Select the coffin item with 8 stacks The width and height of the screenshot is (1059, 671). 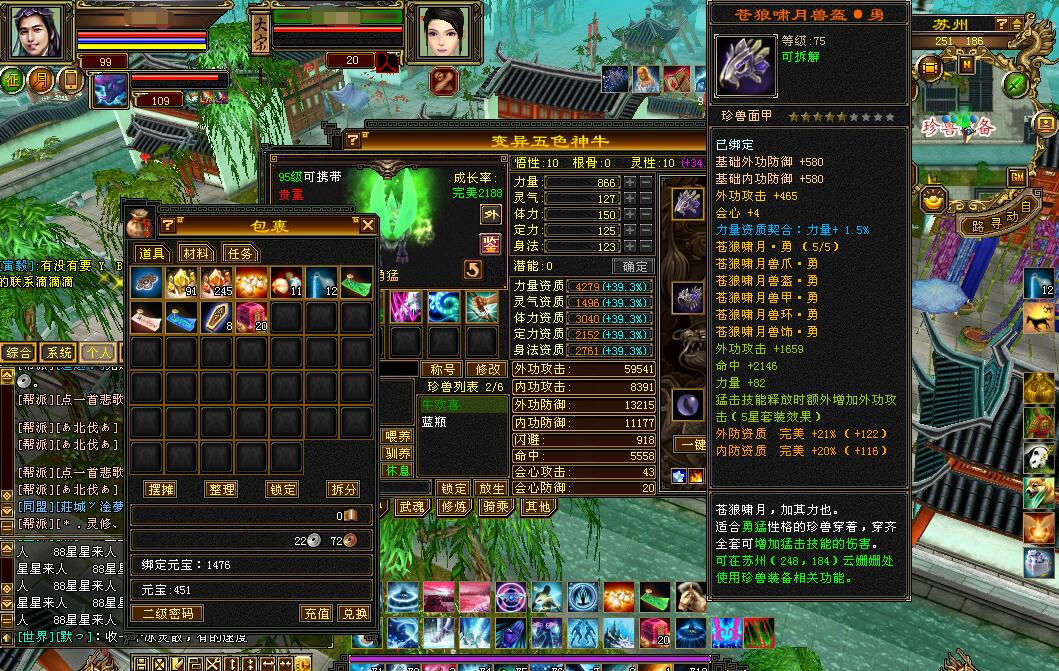(x=216, y=318)
